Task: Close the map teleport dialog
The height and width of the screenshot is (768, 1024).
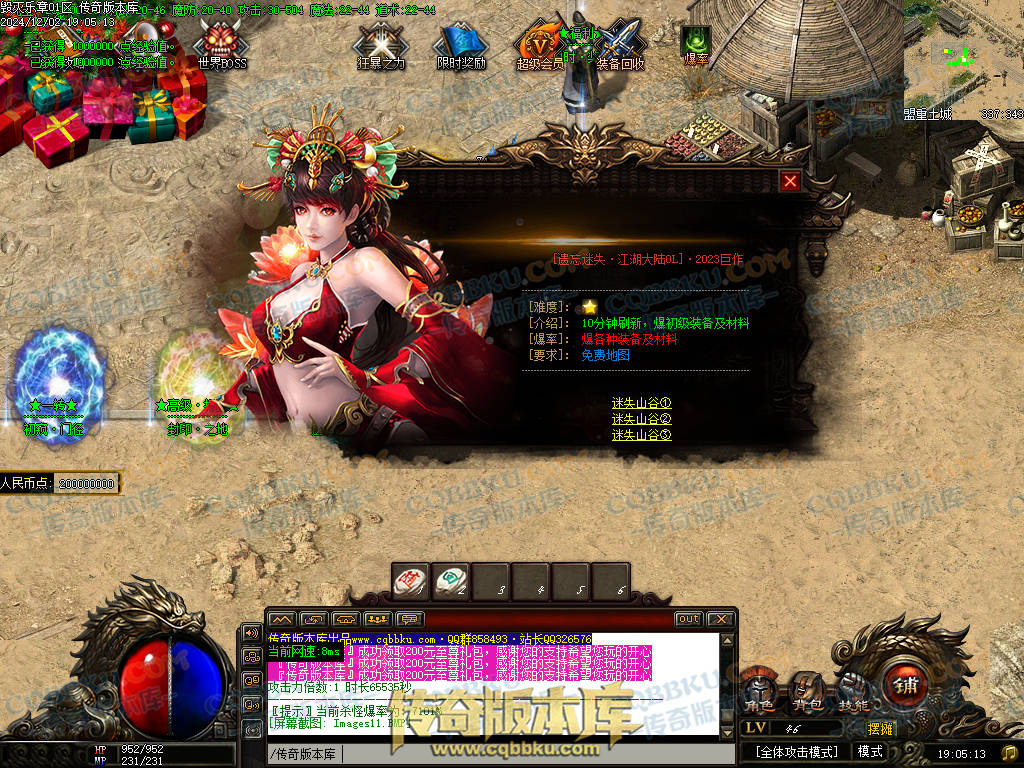Action: [790, 181]
